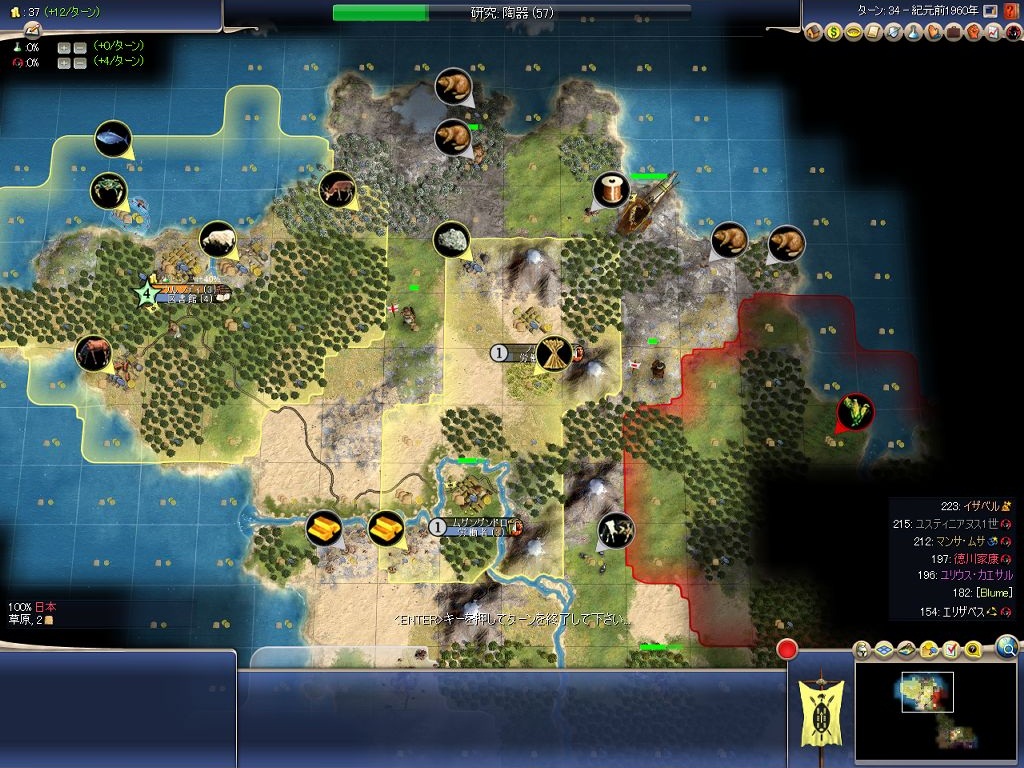Image resolution: width=1024 pixels, height=768 pixels.
Task: Click the research bar showing 陶器
Action: coord(511,13)
